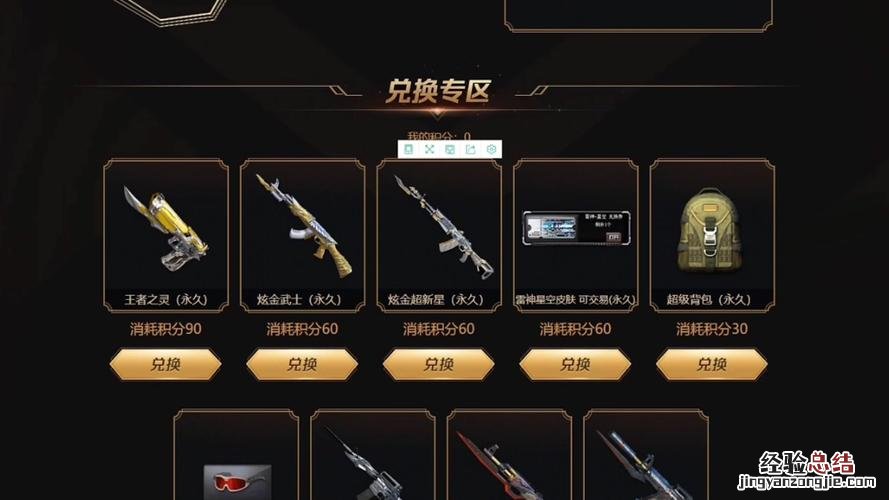Open the gear settings icon in overlay toolbar
This screenshot has width=889, height=500.
[x=491, y=149]
